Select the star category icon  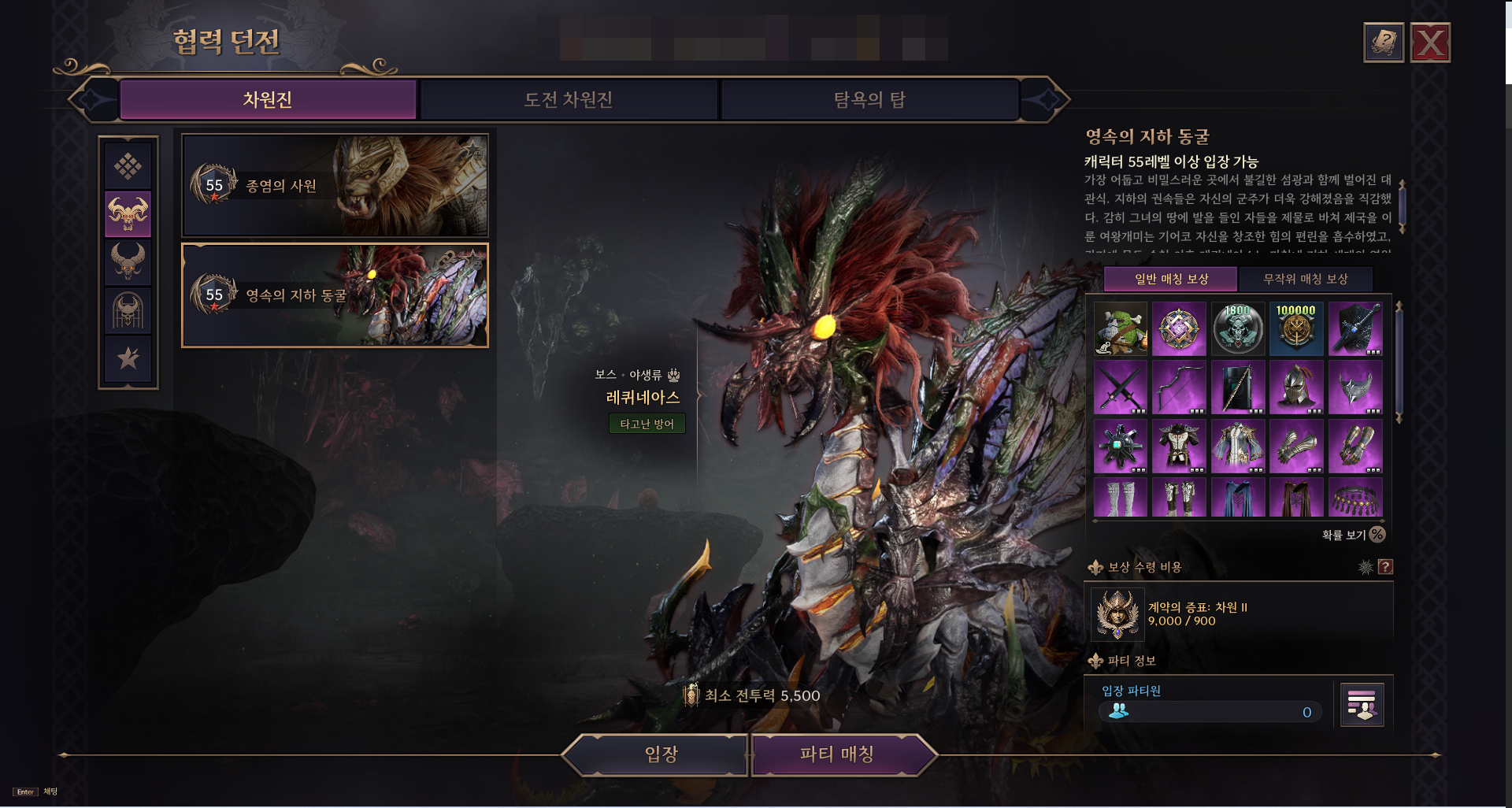[x=128, y=358]
